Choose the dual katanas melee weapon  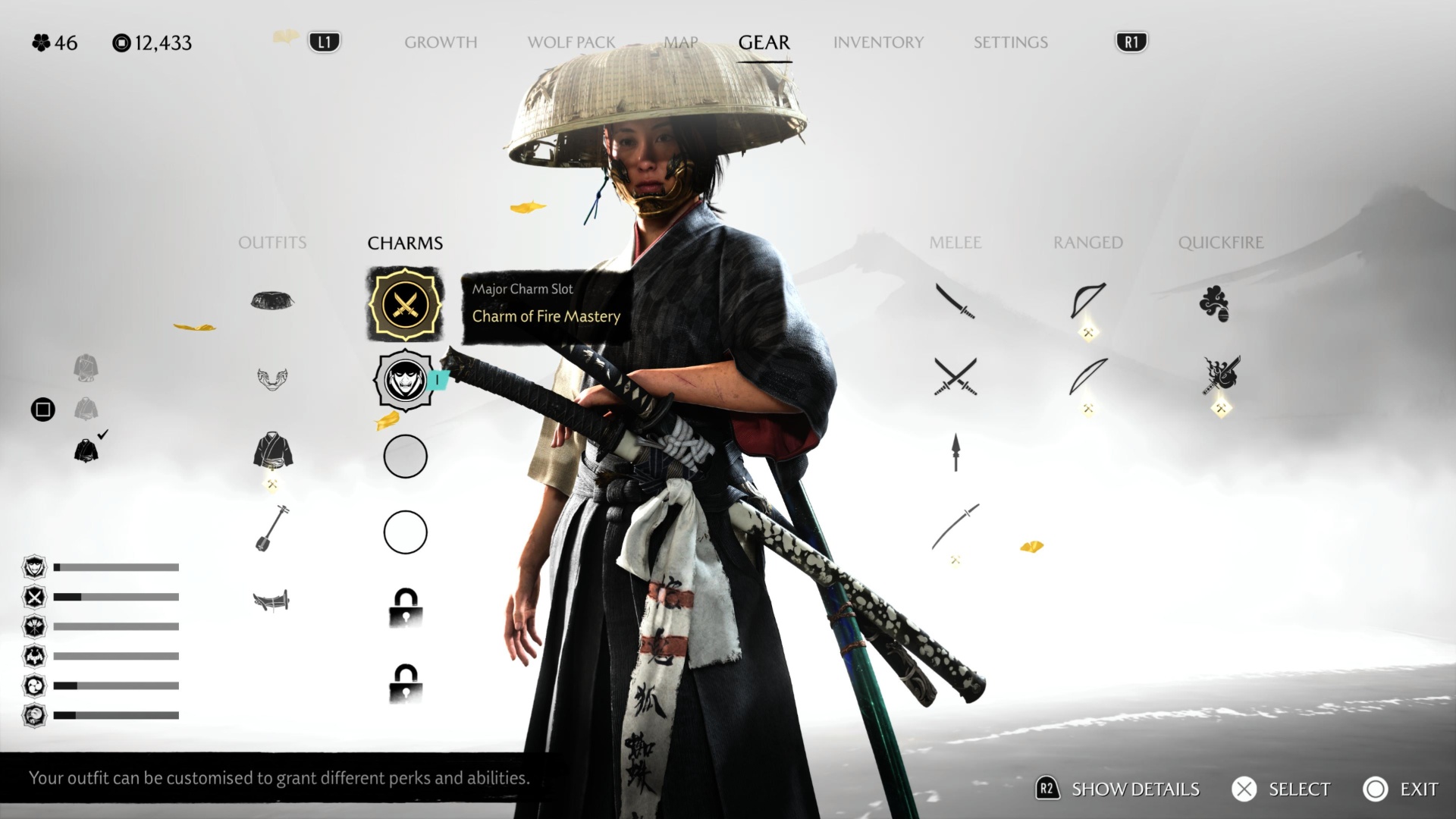955,377
